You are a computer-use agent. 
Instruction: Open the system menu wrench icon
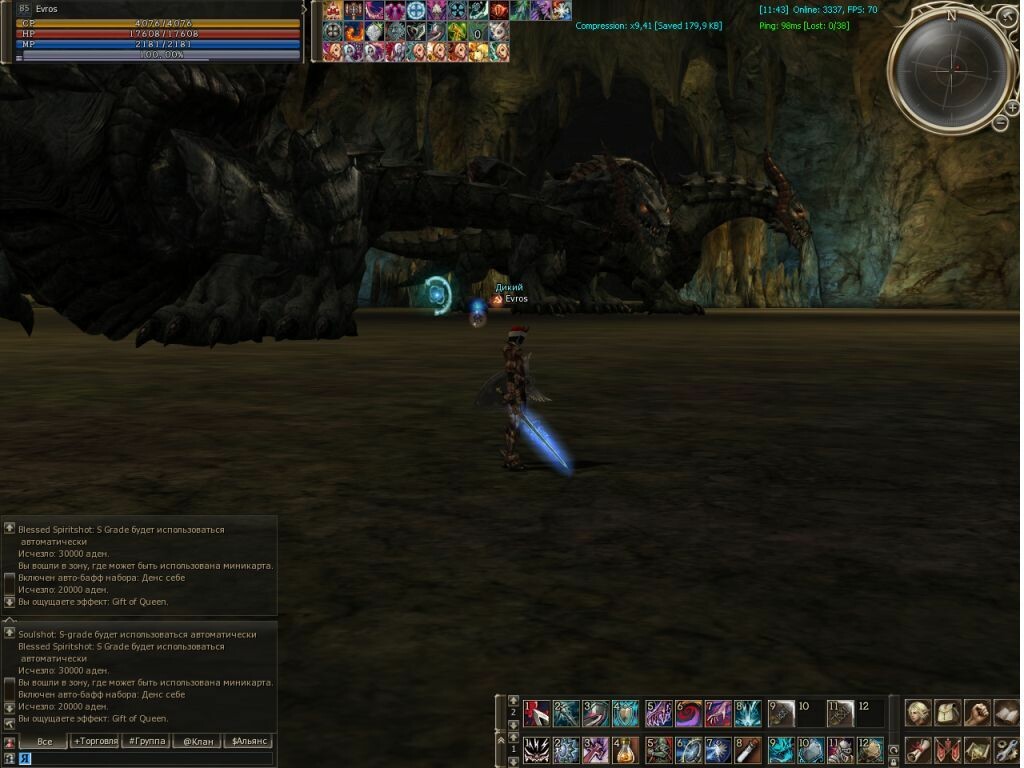(1006, 749)
